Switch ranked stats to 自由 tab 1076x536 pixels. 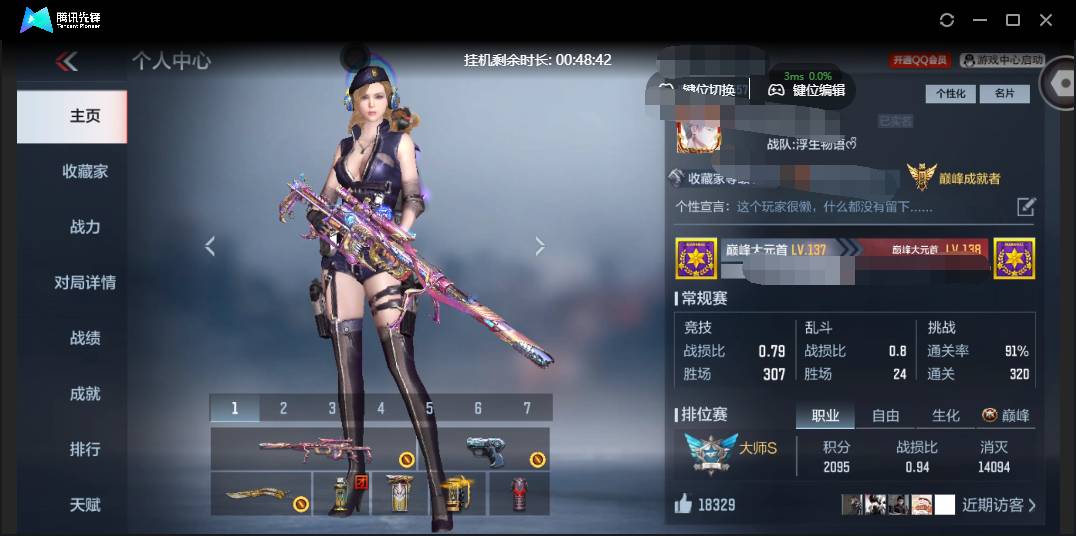886,416
